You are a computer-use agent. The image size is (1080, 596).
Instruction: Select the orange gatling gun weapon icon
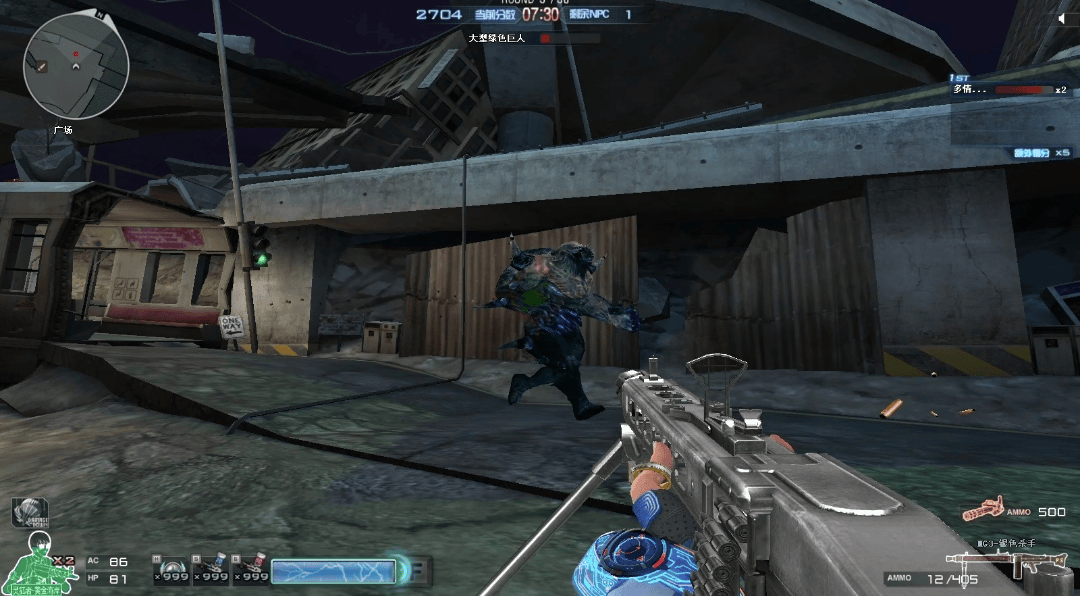pyautogui.click(x=982, y=510)
